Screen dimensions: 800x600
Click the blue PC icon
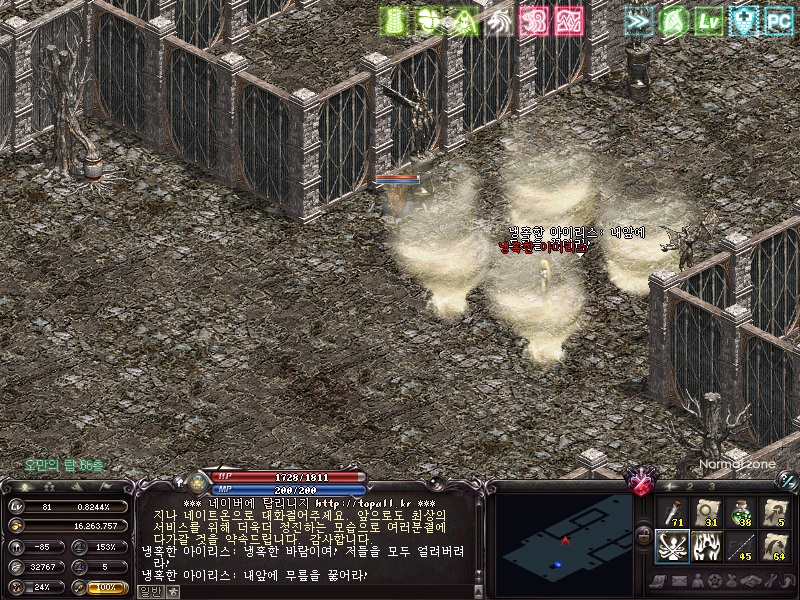point(778,19)
